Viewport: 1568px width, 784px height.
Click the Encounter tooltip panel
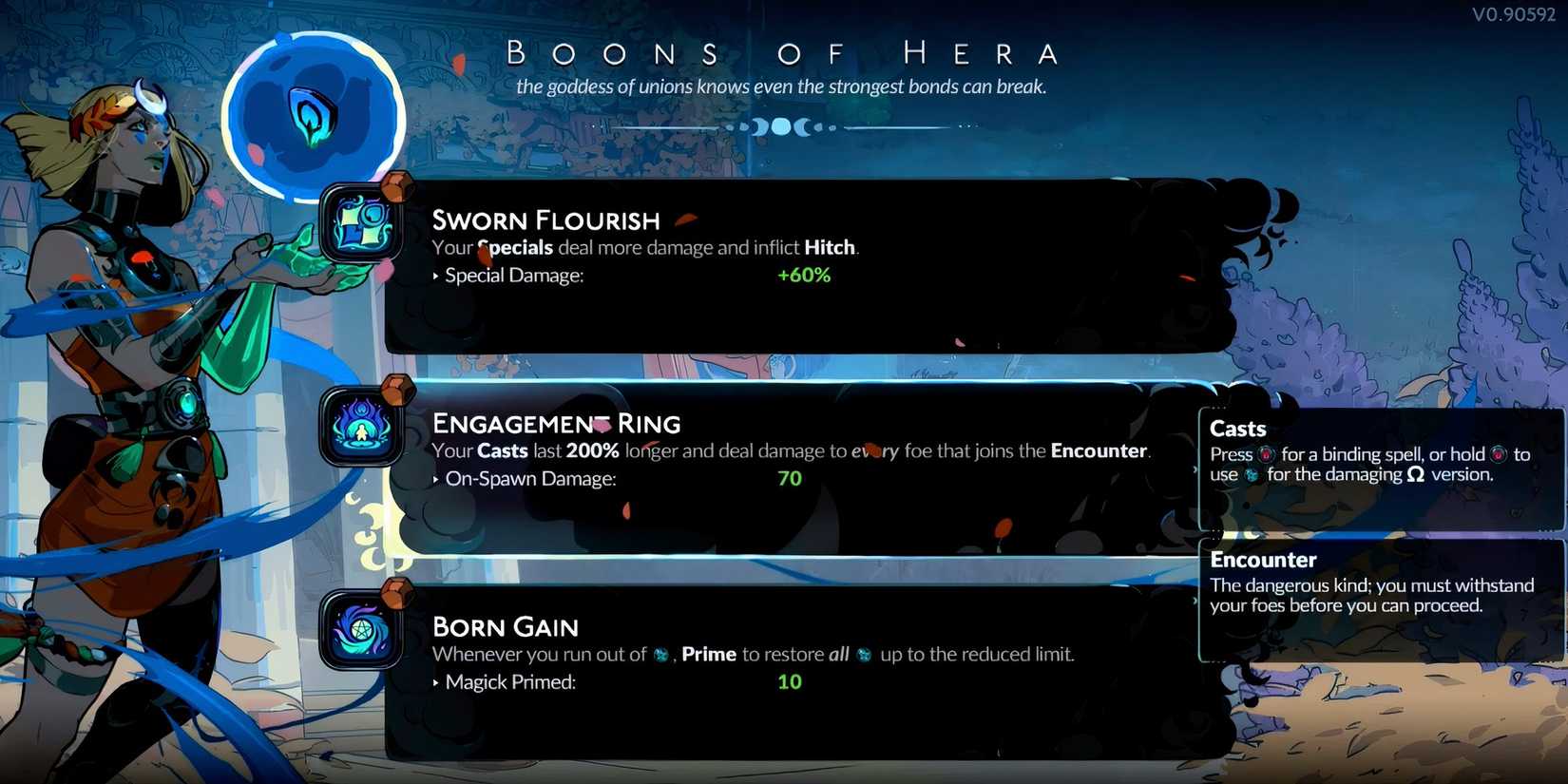[x=1378, y=584]
